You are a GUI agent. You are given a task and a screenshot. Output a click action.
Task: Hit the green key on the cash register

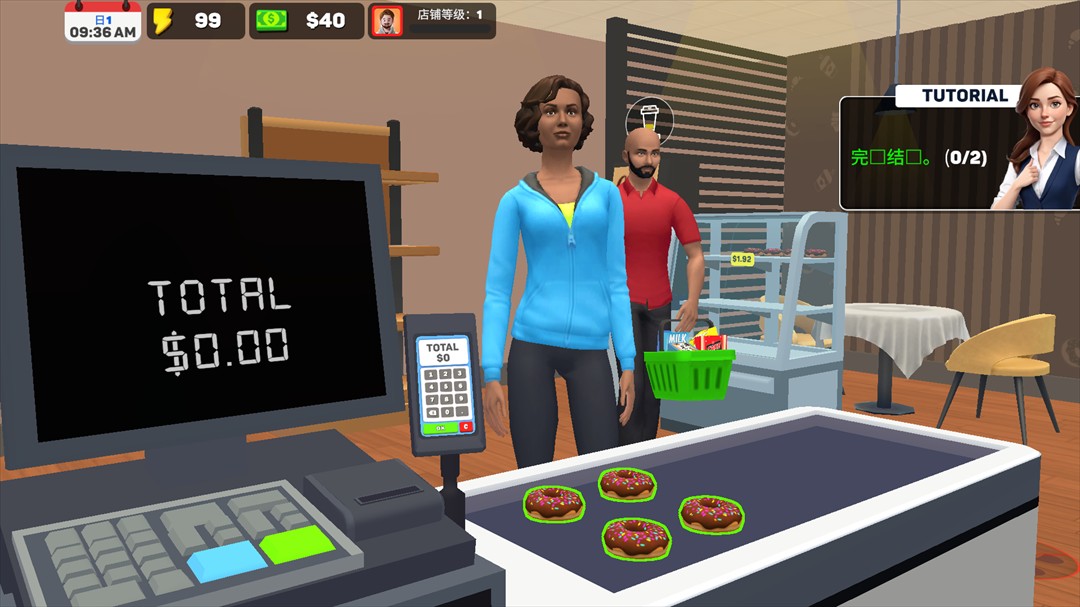(x=296, y=543)
